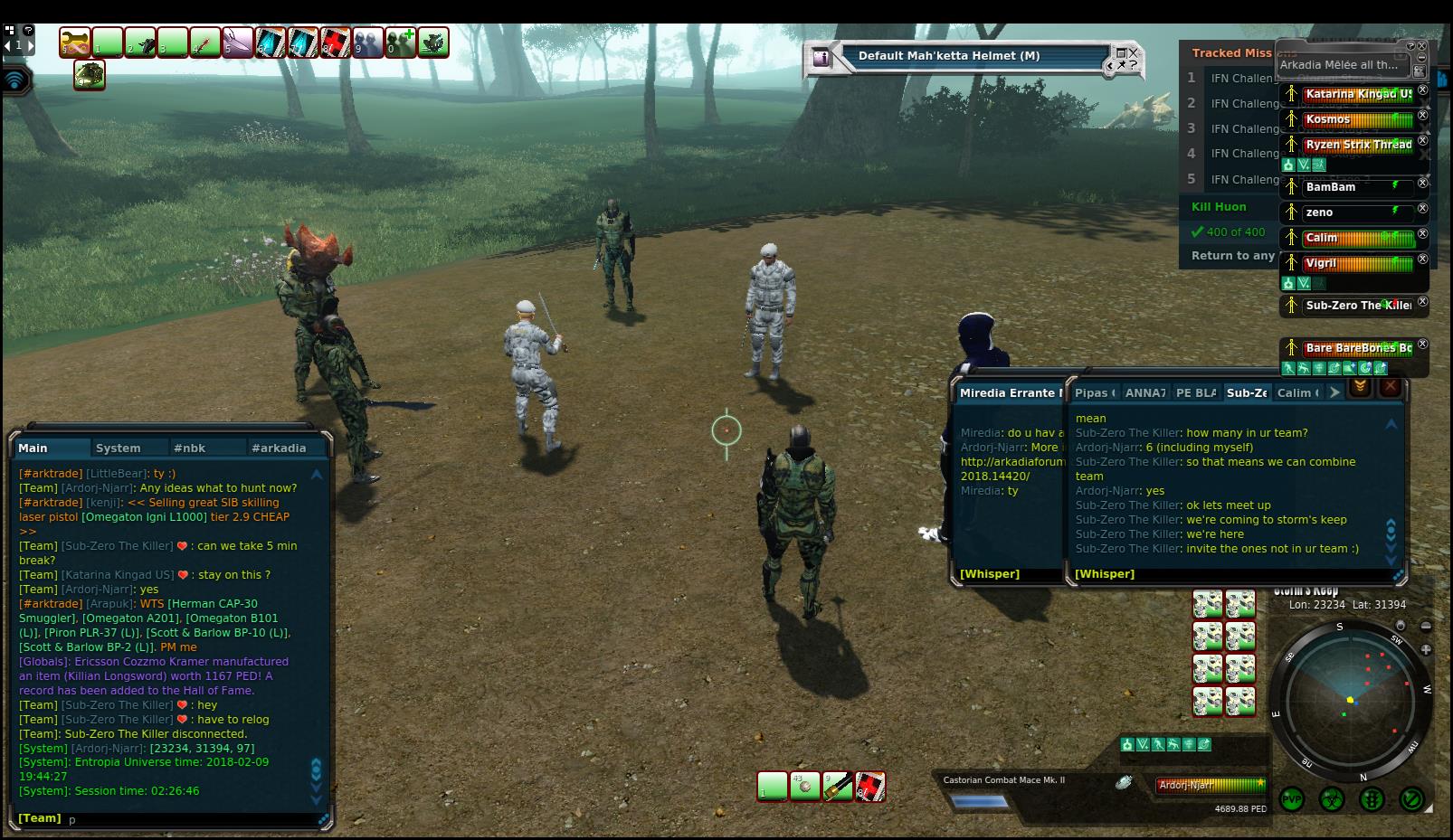Select the #arkadia chat tab

coord(279,448)
